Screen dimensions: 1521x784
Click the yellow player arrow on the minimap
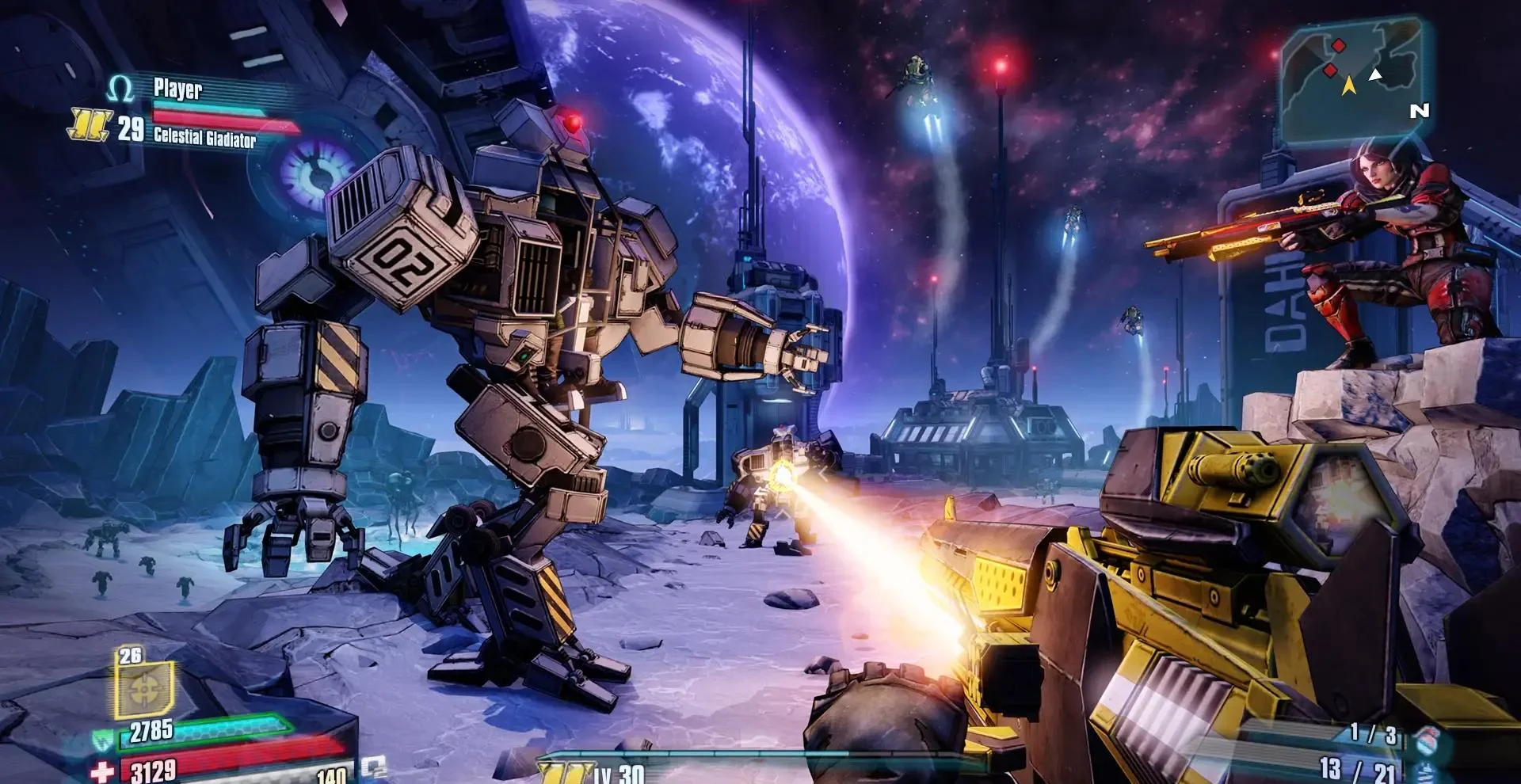click(x=1348, y=85)
